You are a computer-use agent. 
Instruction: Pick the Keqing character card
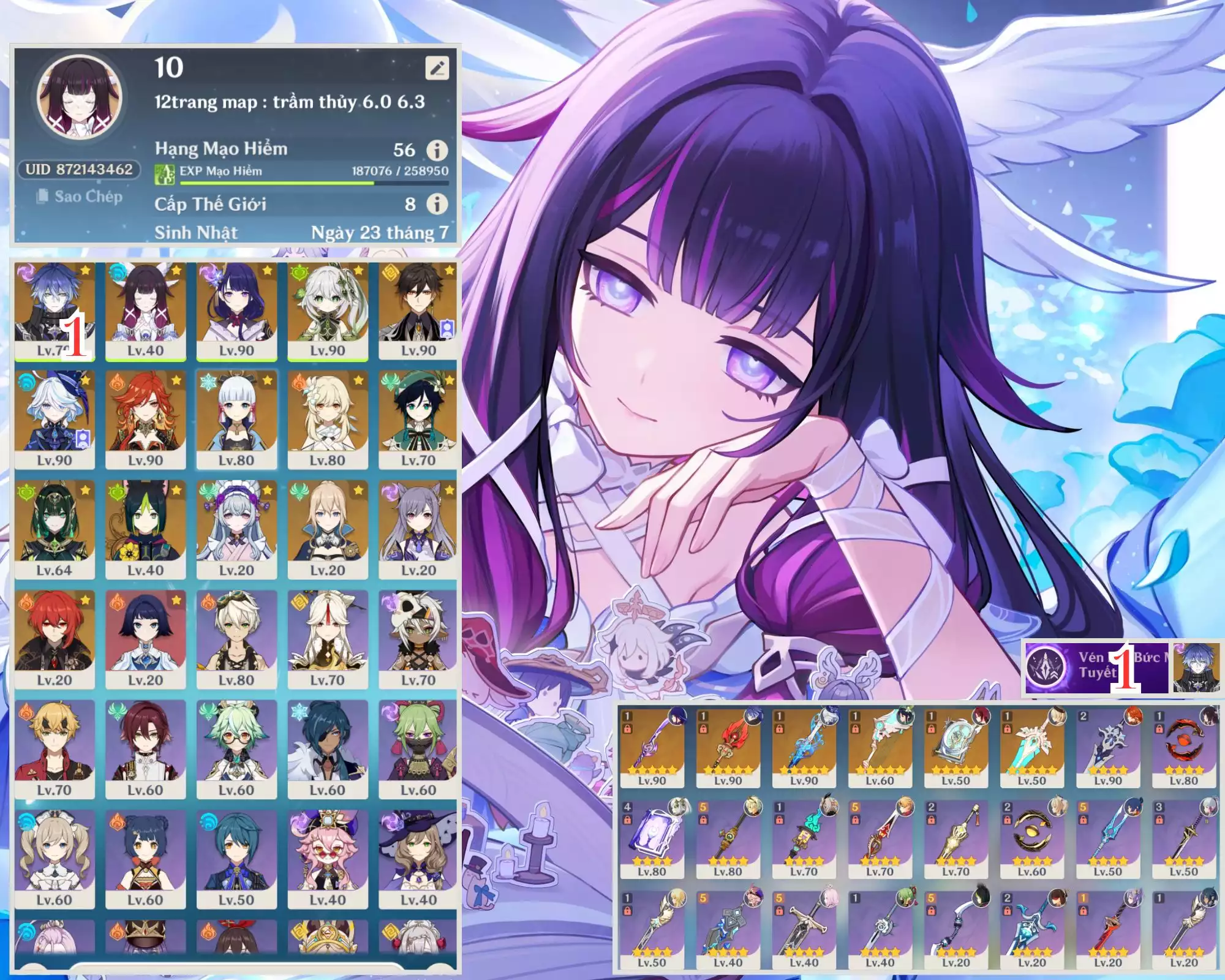pyautogui.click(x=418, y=530)
